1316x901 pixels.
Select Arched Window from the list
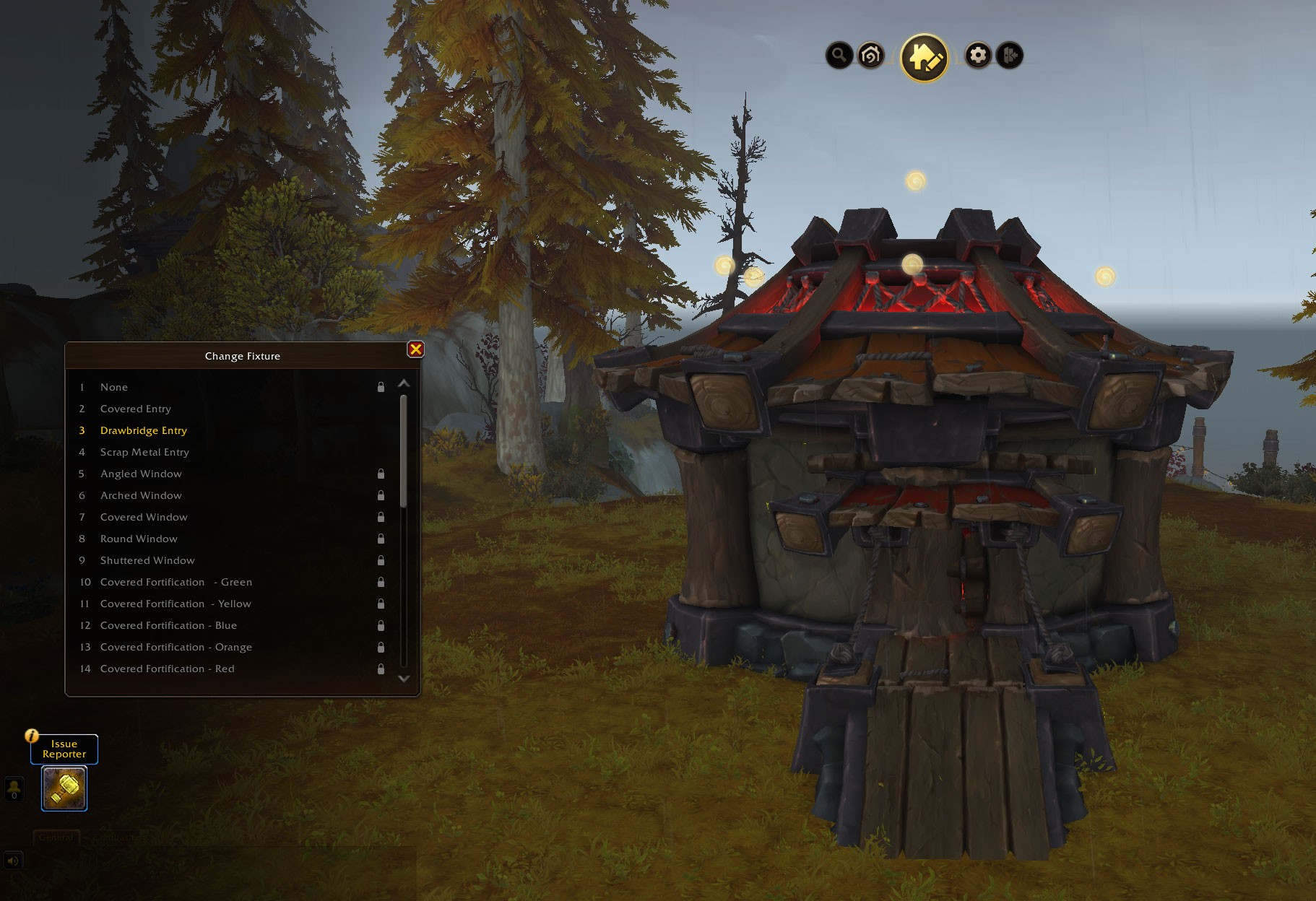tap(141, 495)
